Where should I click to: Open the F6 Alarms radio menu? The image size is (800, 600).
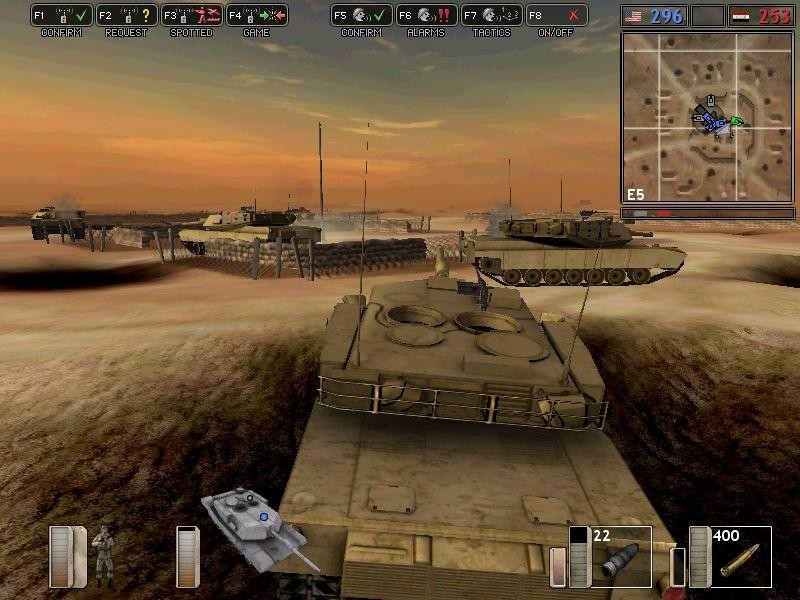426,15
